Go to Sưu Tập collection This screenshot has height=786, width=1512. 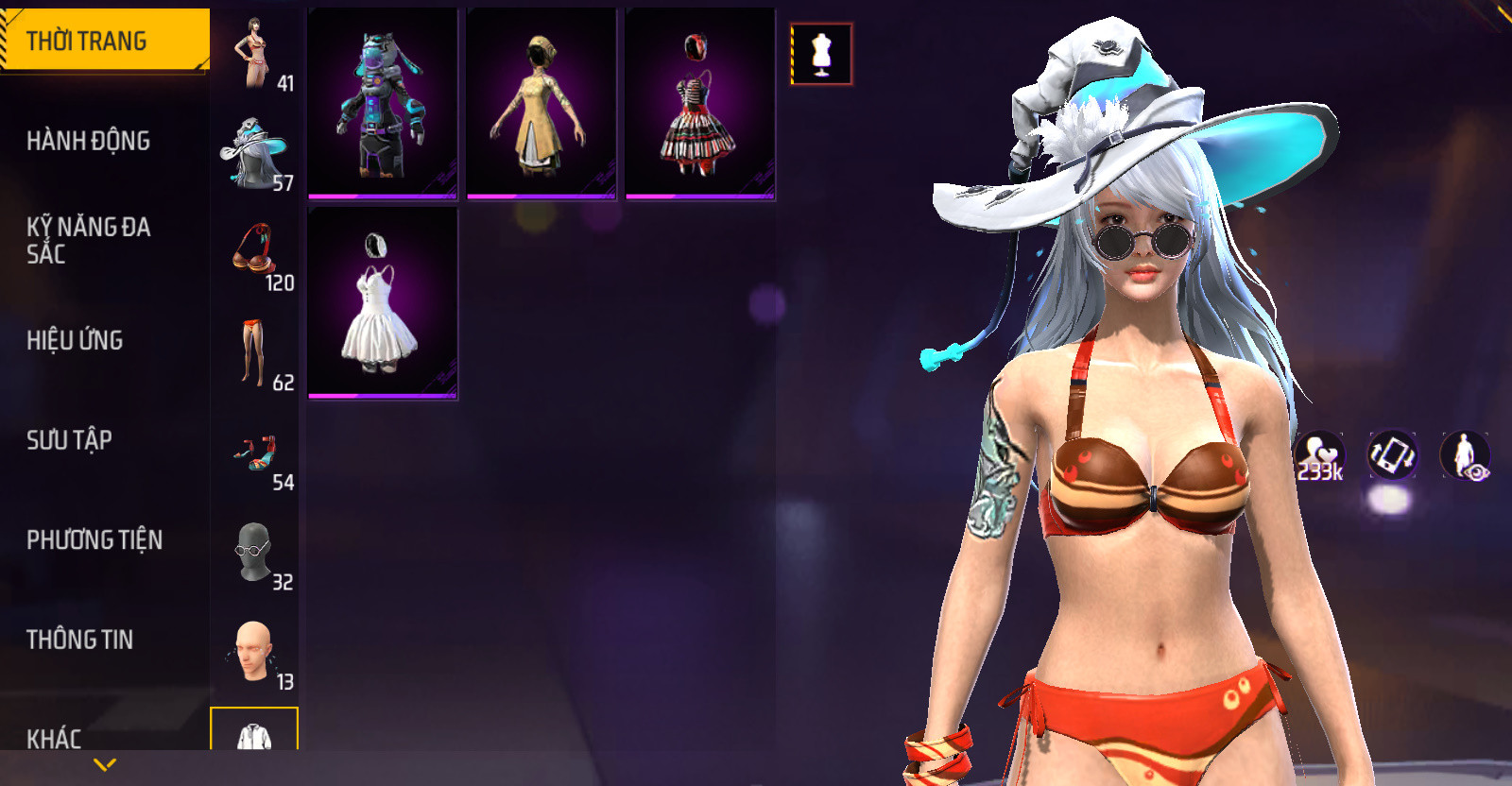click(70, 439)
